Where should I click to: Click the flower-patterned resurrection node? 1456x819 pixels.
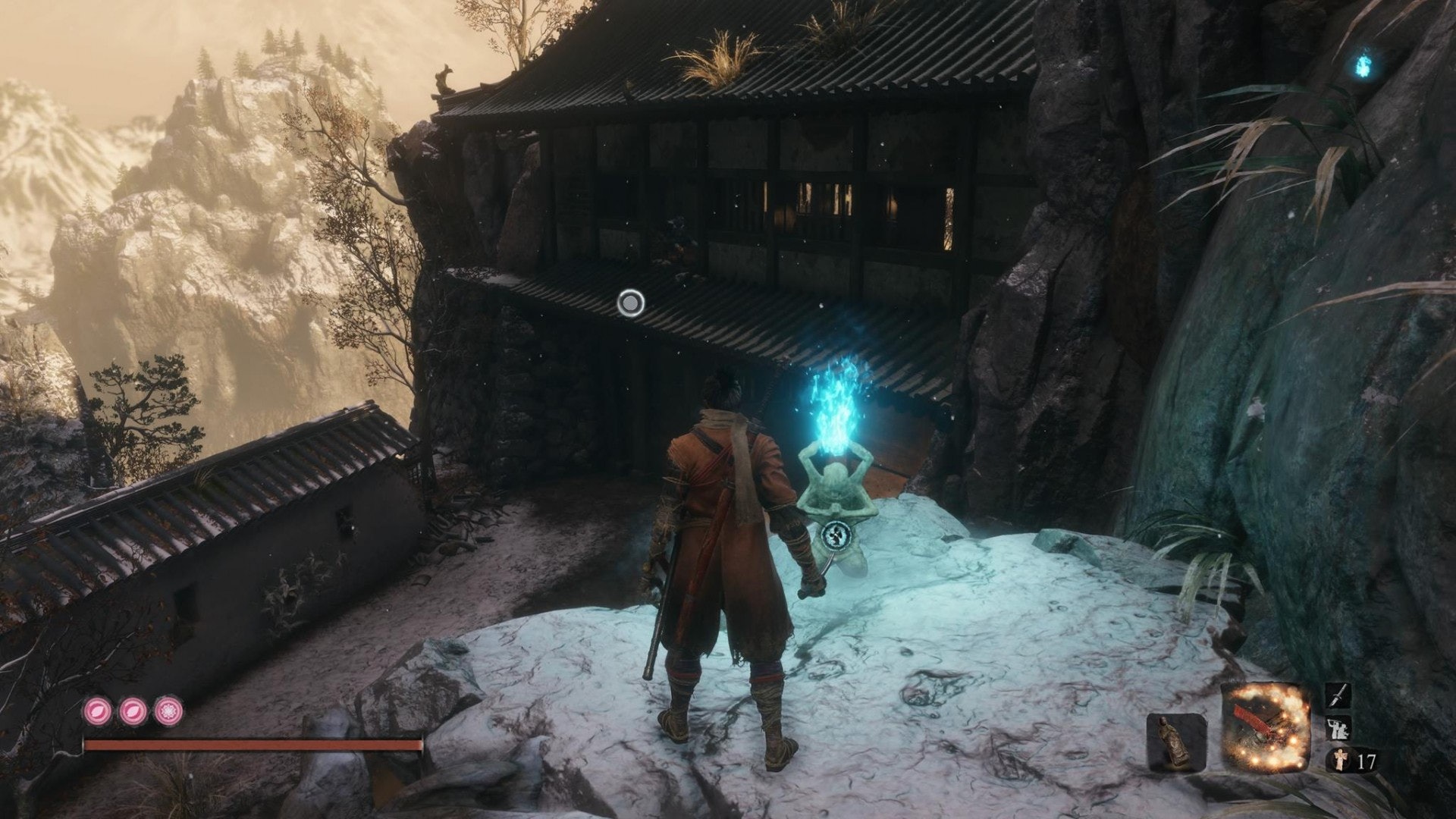pyautogui.click(x=168, y=711)
